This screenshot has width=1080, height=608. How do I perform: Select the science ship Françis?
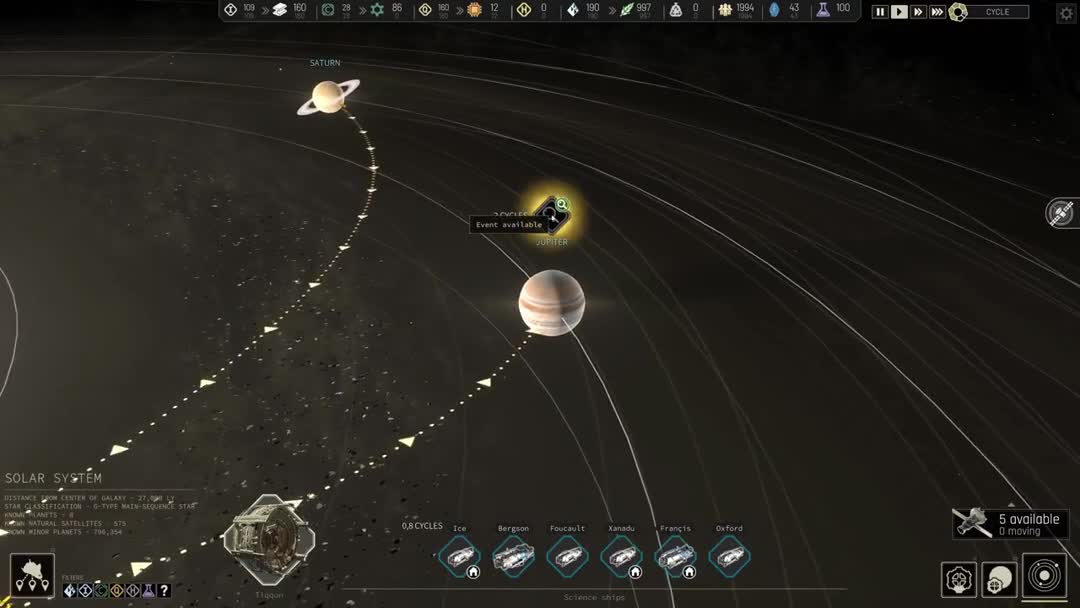(676, 556)
